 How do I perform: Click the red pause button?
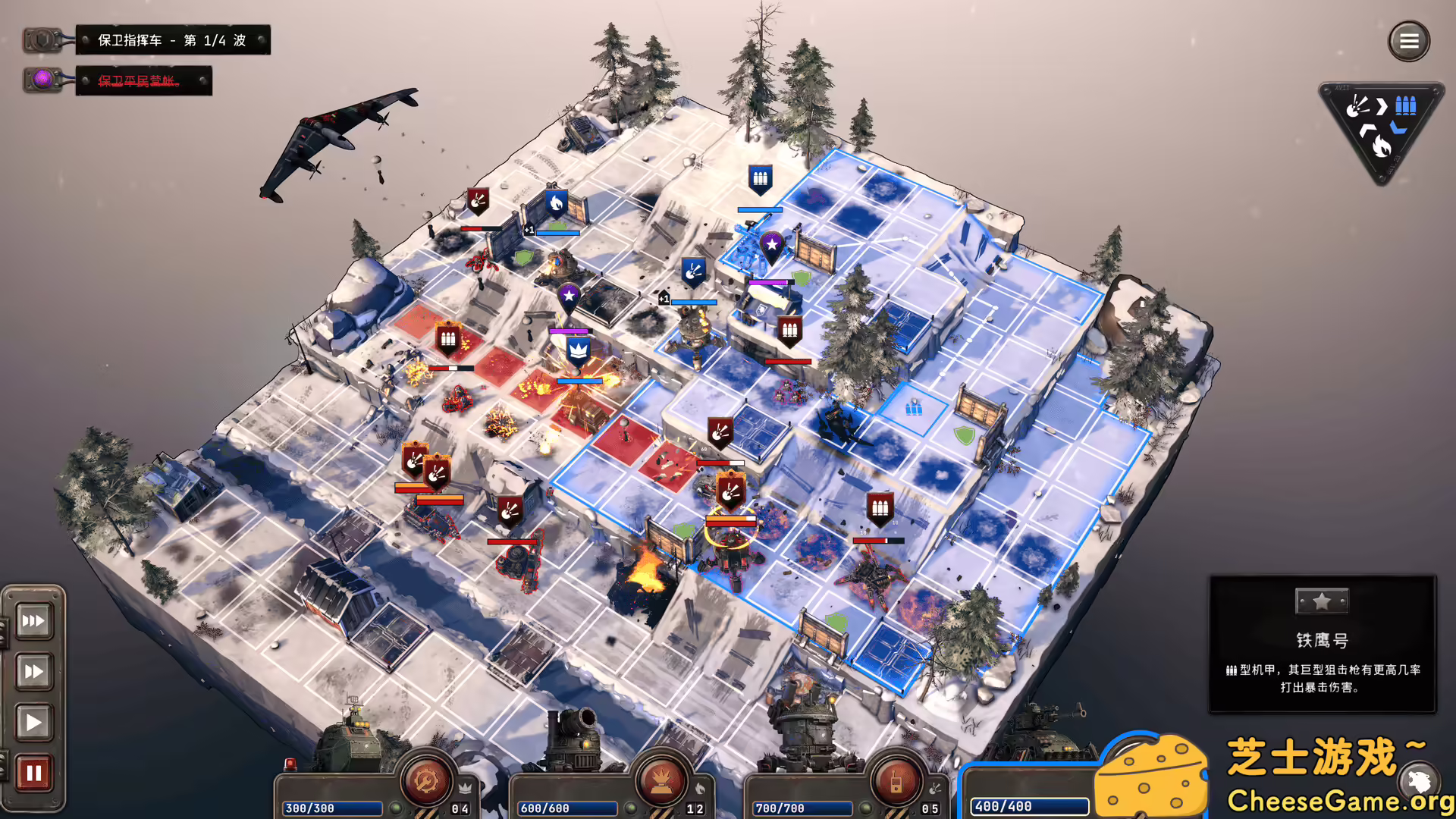coord(33,773)
